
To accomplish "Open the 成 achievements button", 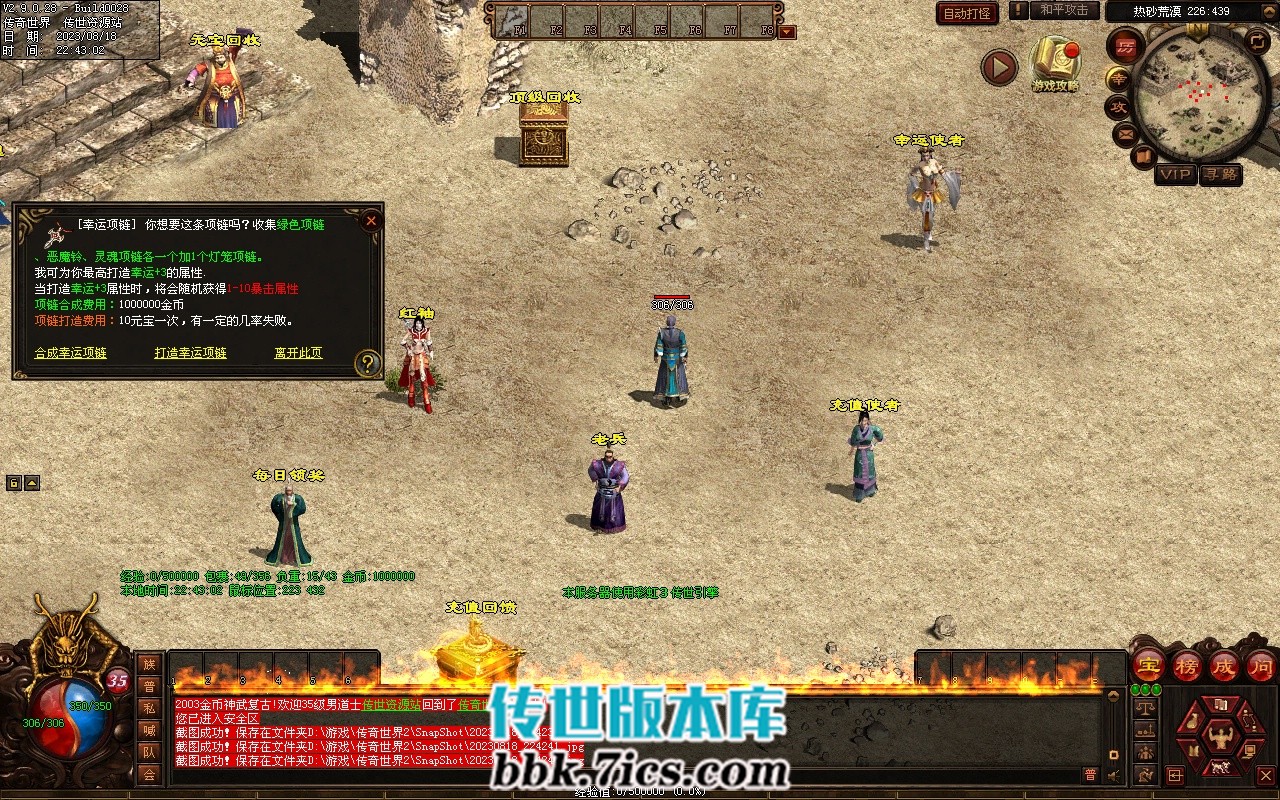I will (1223, 665).
